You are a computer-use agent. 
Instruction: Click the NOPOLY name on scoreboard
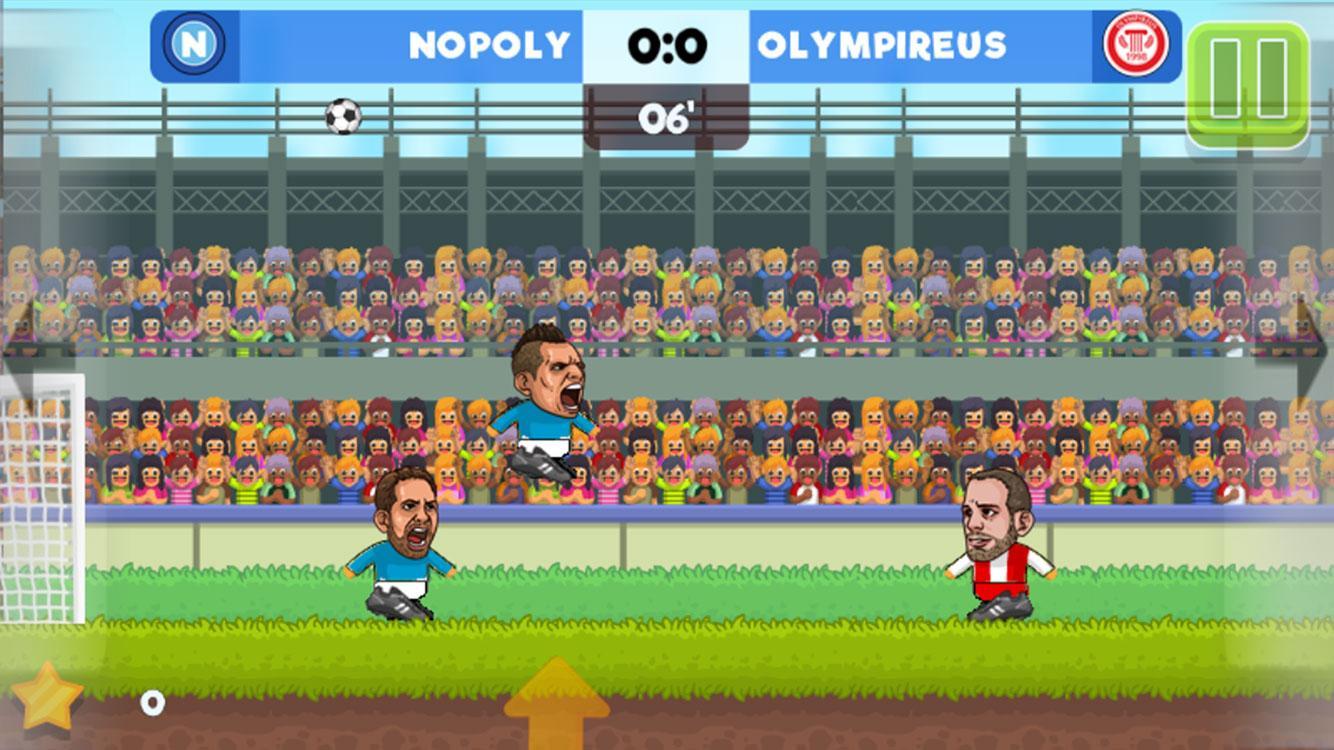point(487,46)
